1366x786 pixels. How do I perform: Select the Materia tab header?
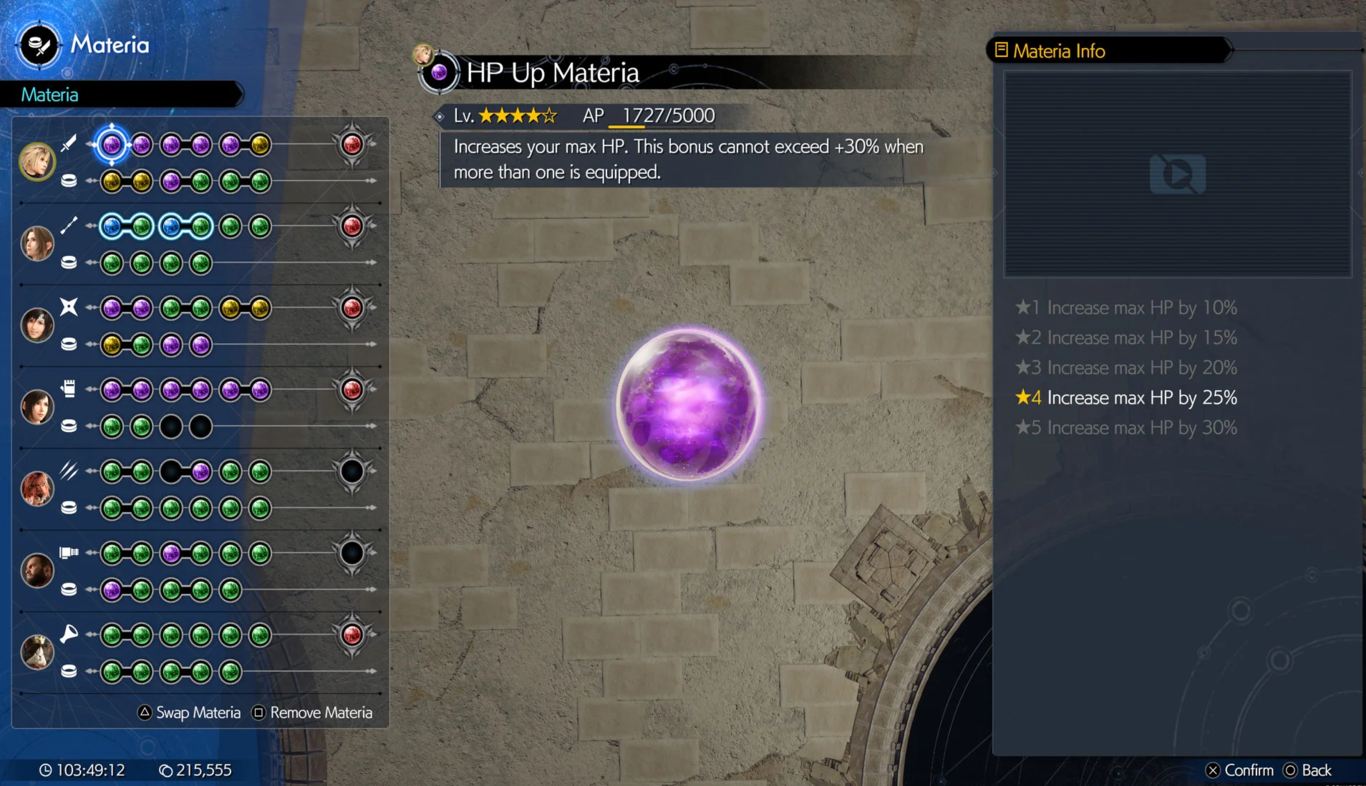(50, 95)
